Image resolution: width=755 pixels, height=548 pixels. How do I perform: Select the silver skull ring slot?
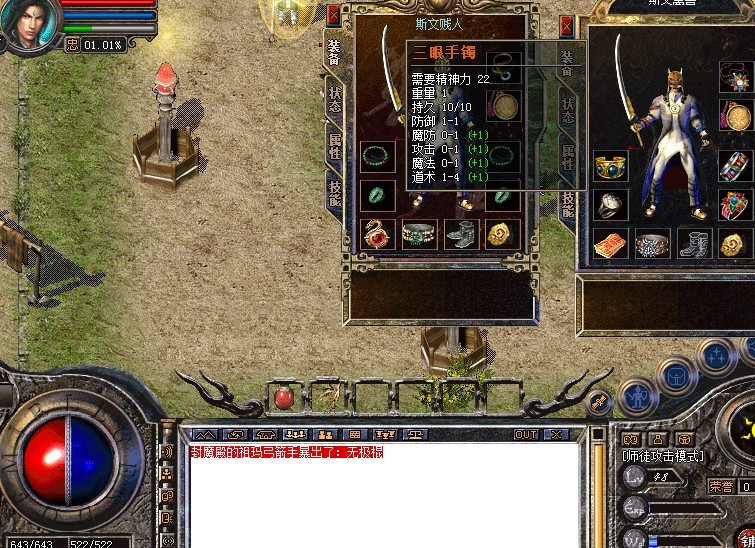610,204
